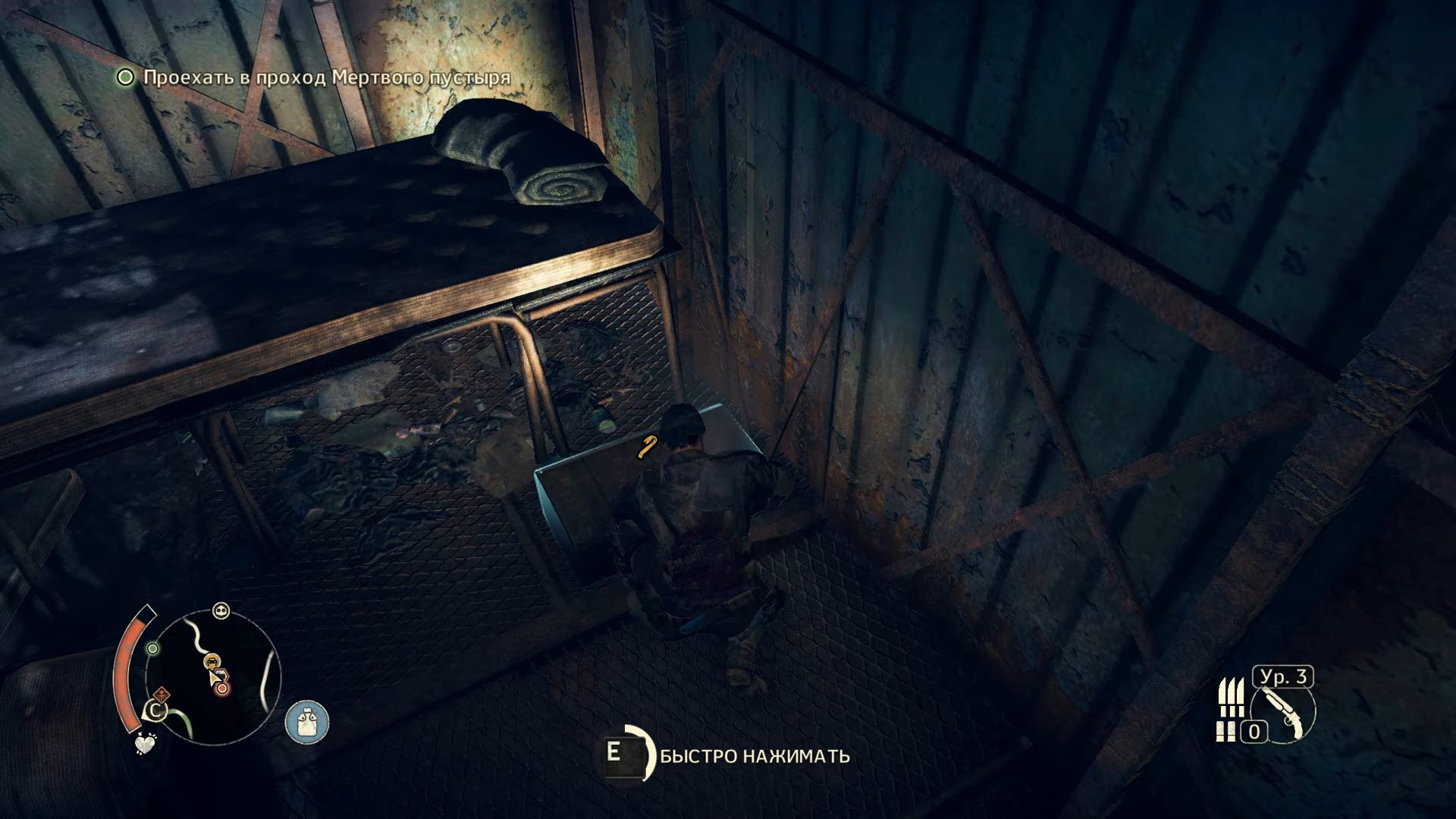Use the blue water canteen icon
The height and width of the screenshot is (819, 1456).
307,722
